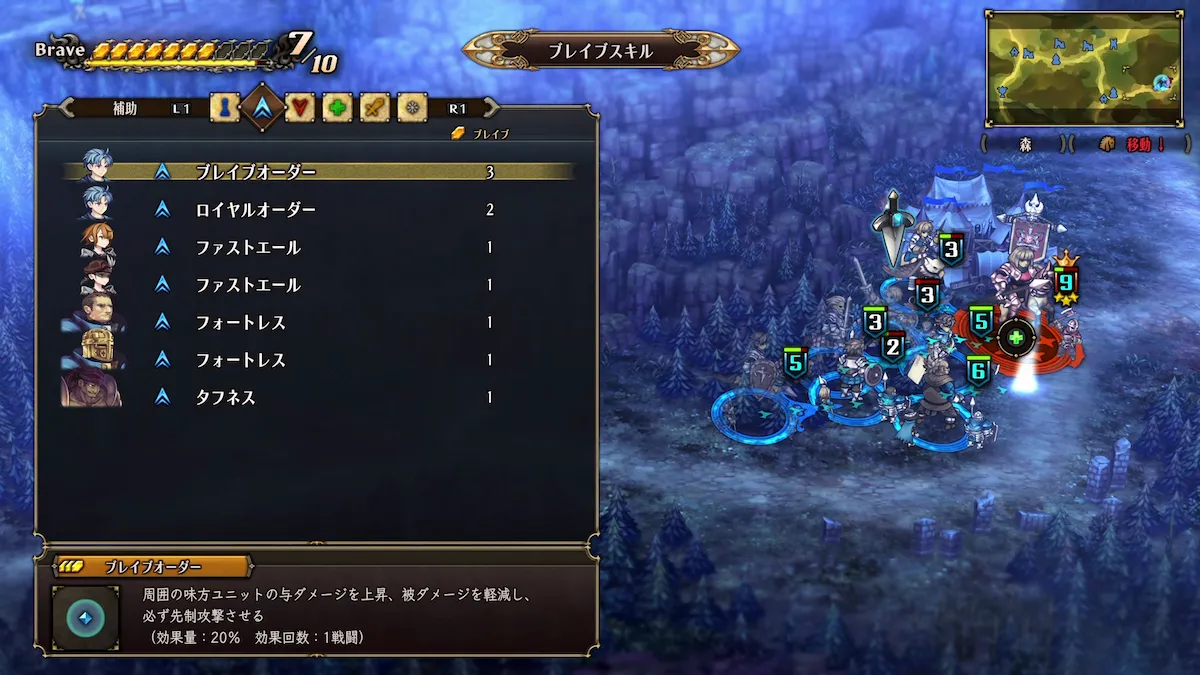Viewport: 1200px width, 675px height.
Task: Select ファストエール for the orange-haired character
Action: [320, 248]
